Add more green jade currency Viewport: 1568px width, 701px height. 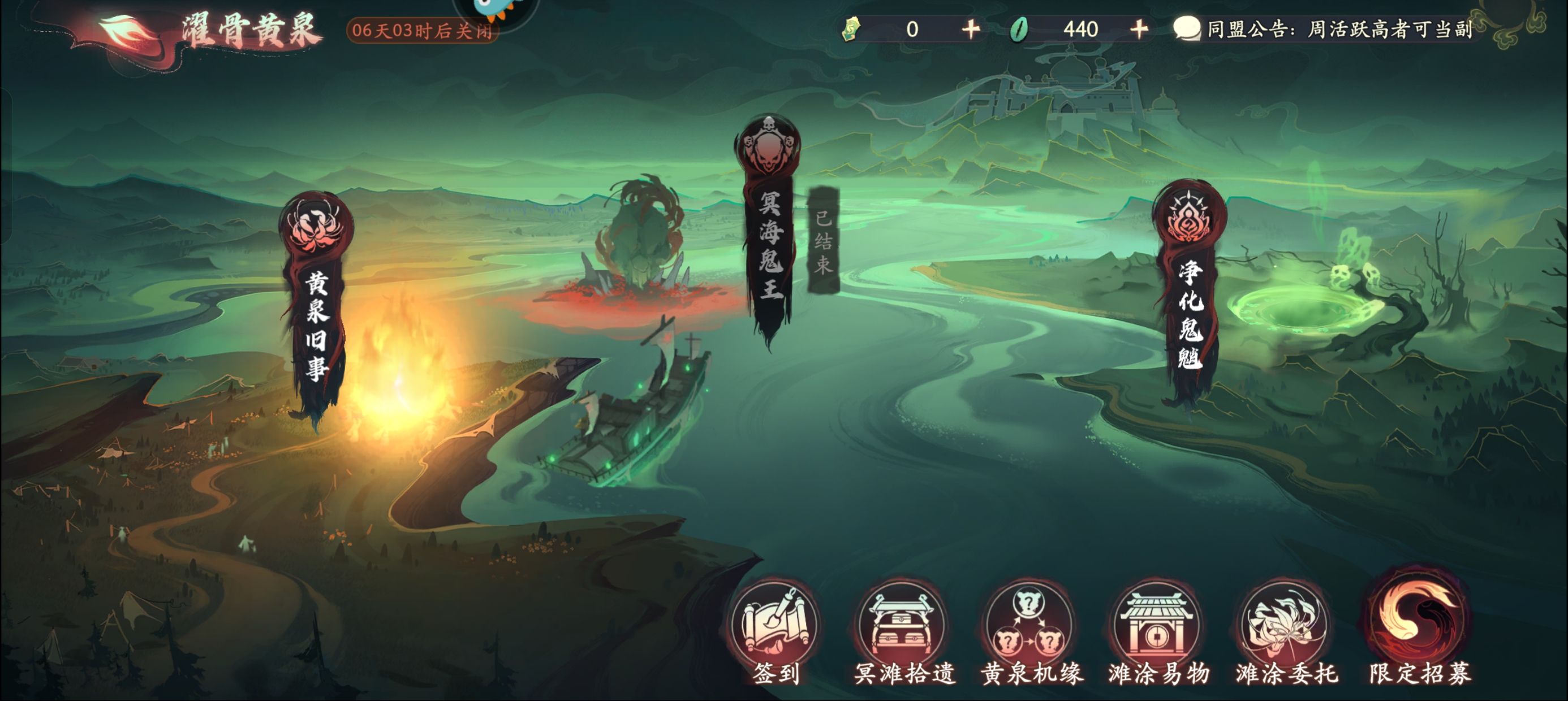click(x=1139, y=29)
